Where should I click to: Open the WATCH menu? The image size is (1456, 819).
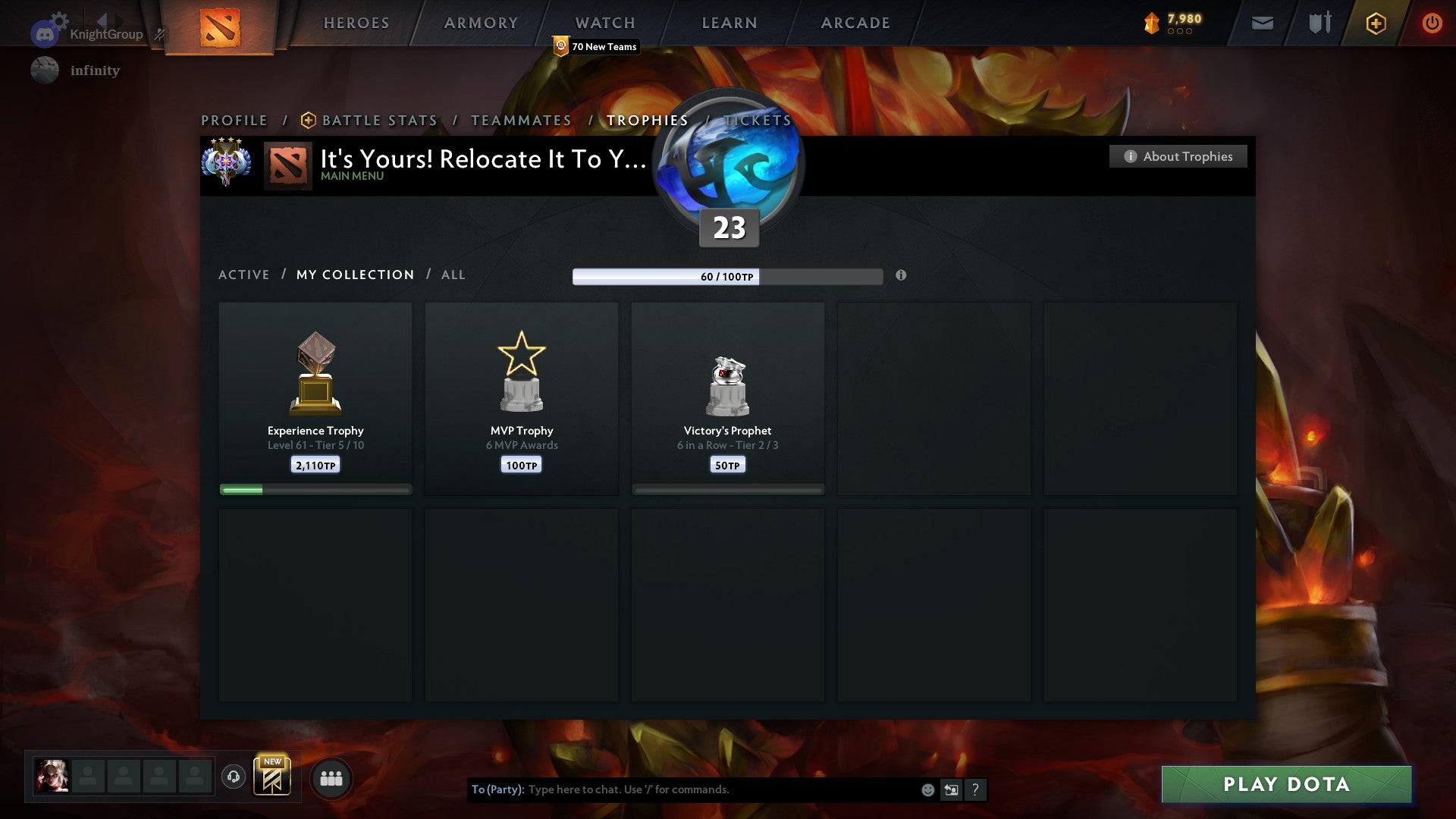pos(604,23)
